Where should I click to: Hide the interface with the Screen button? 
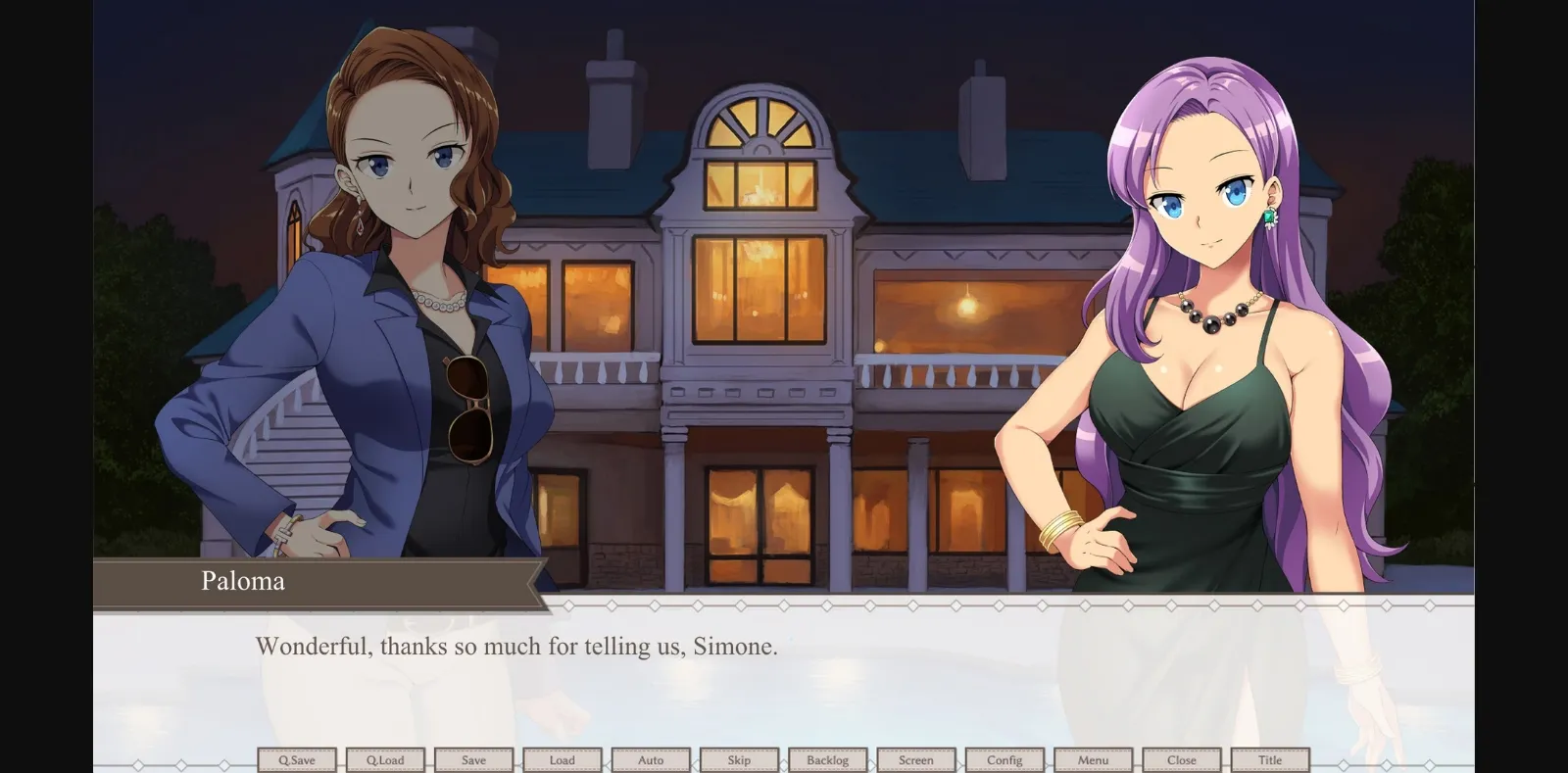click(x=916, y=759)
